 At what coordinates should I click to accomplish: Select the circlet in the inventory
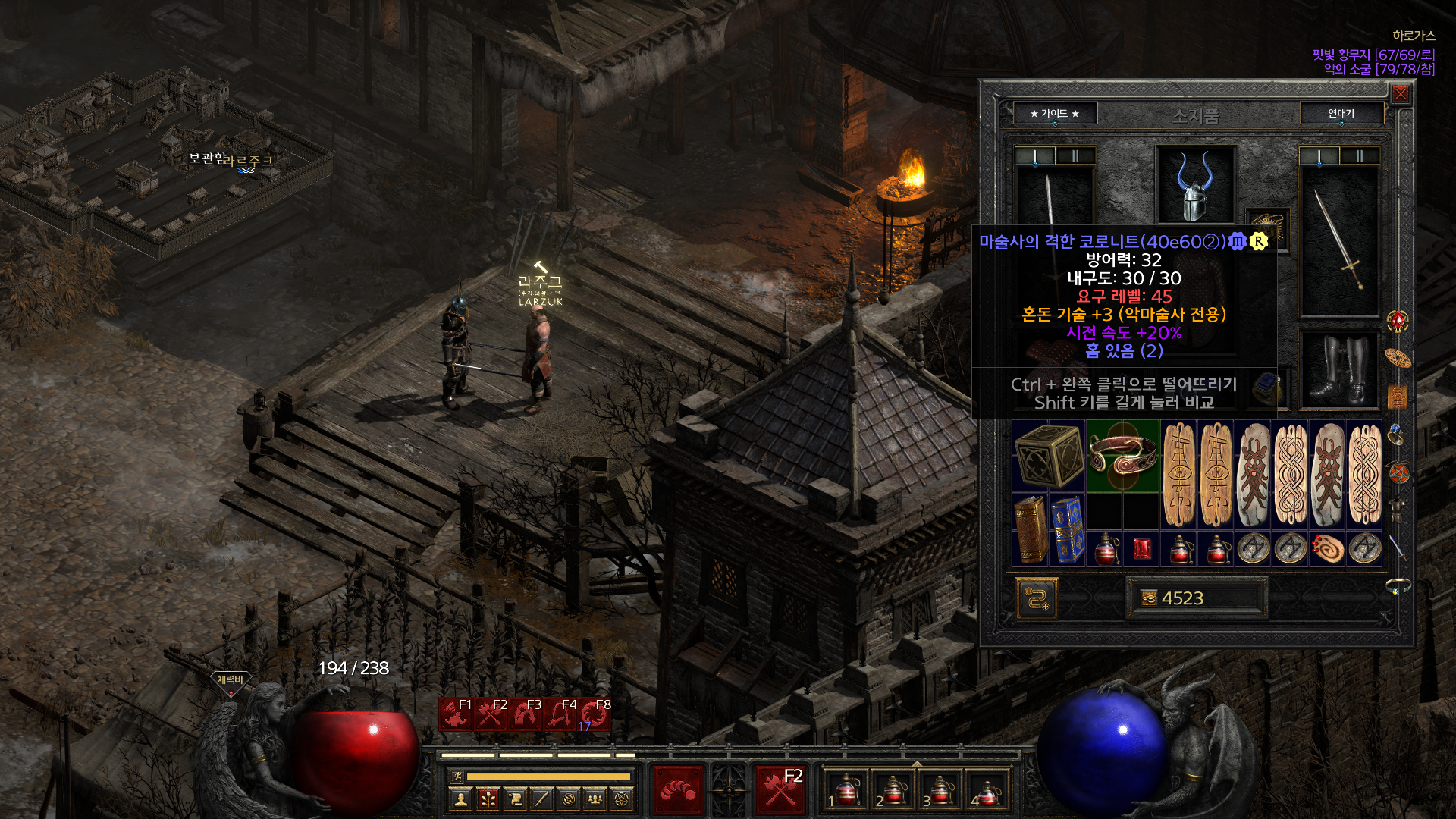click(x=1122, y=455)
